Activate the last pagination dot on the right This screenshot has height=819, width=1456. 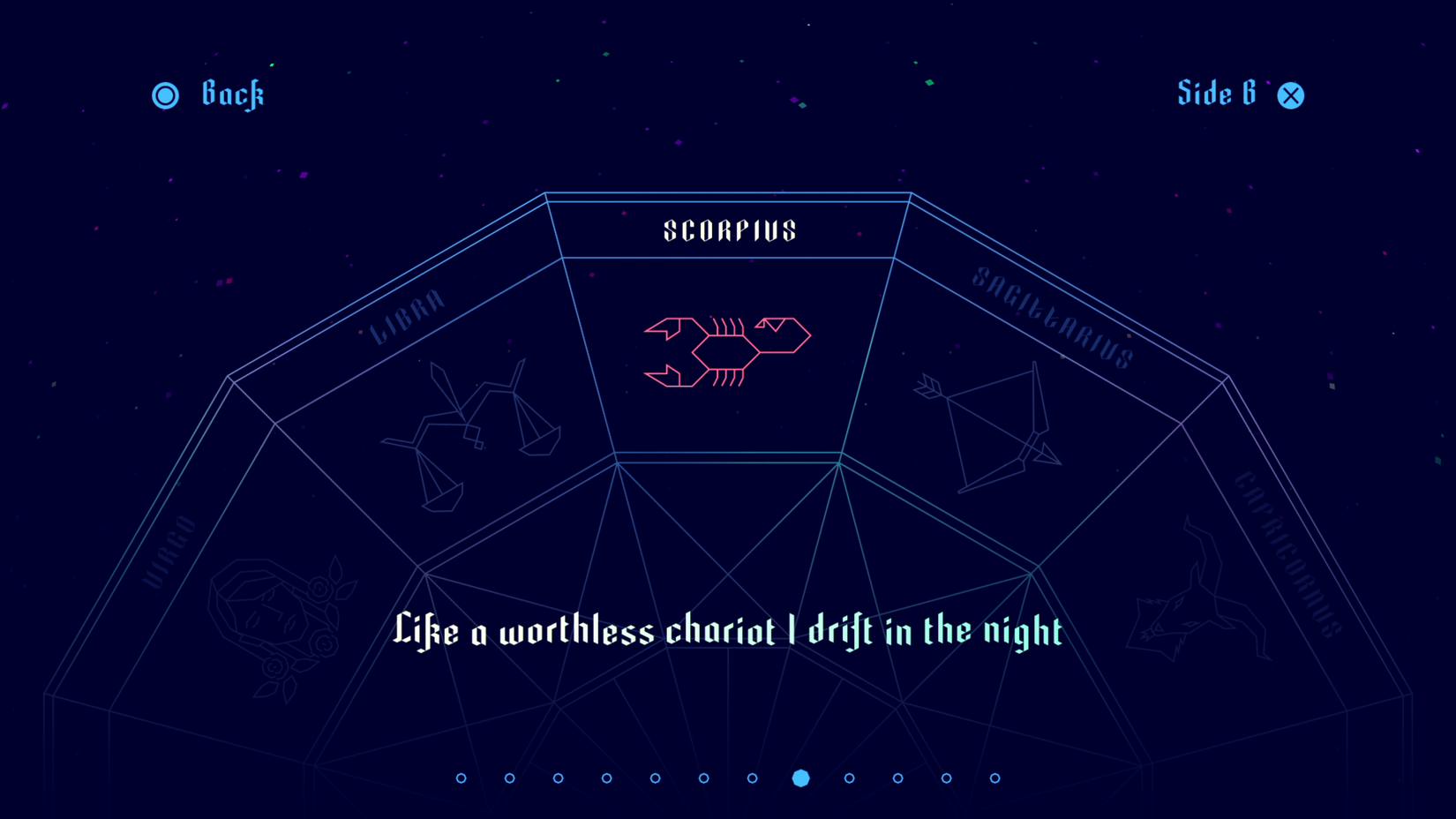(994, 778)
